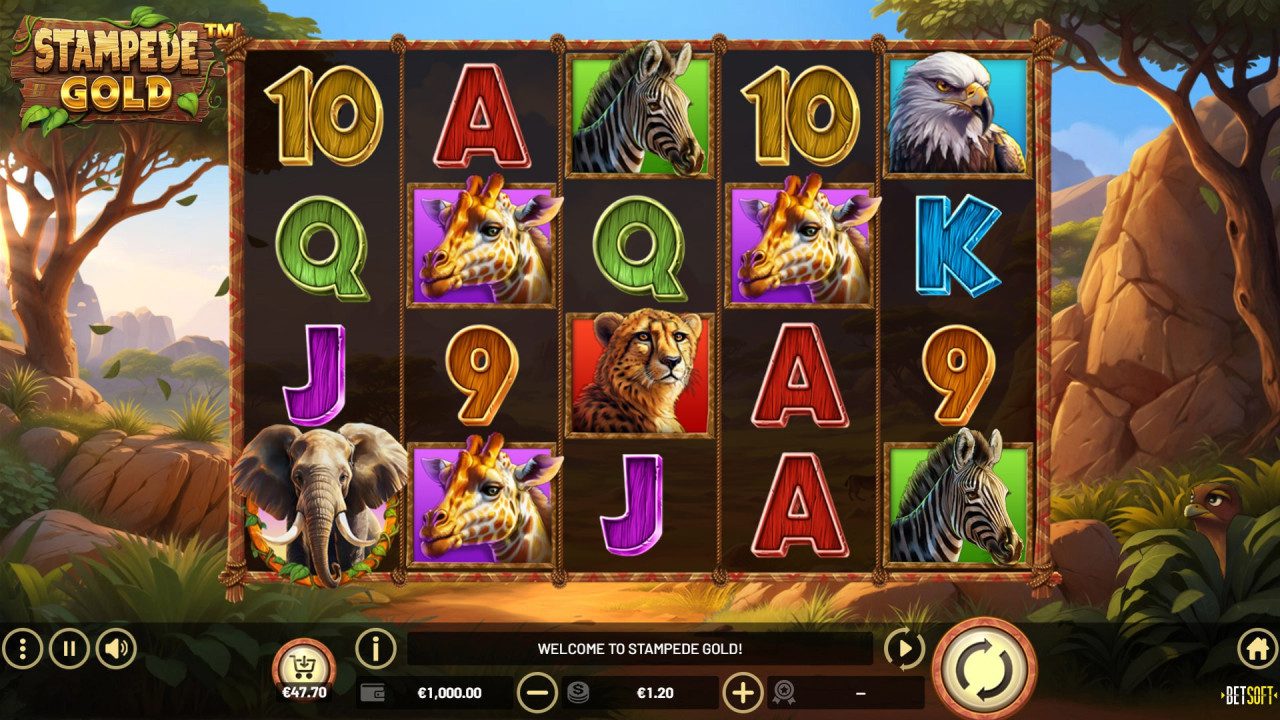The image size is (1280, 720).
Task: Open the game information panel
Action: point(375,651)
